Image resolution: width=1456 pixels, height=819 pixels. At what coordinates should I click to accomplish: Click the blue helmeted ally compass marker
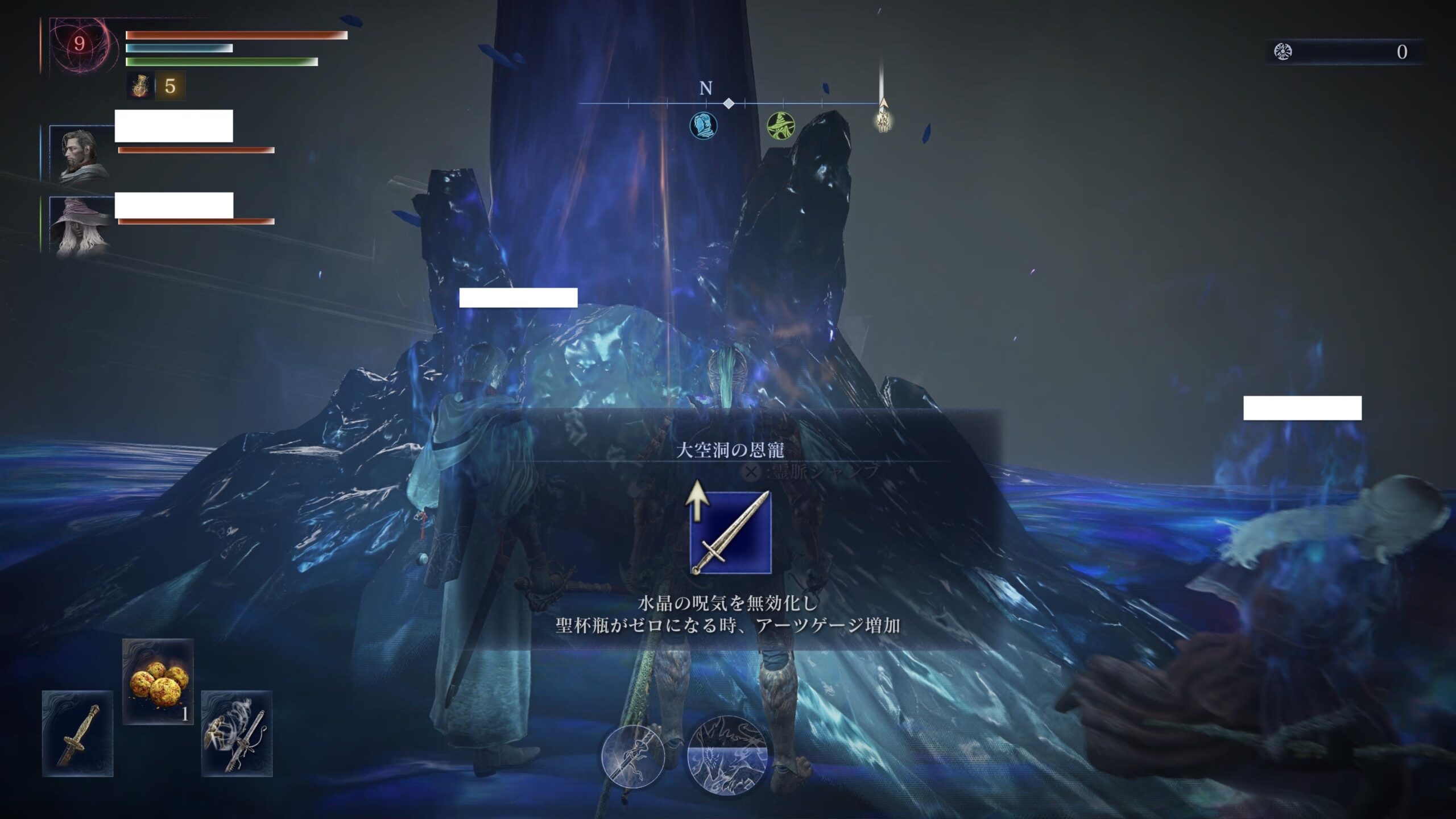point(704,125)
